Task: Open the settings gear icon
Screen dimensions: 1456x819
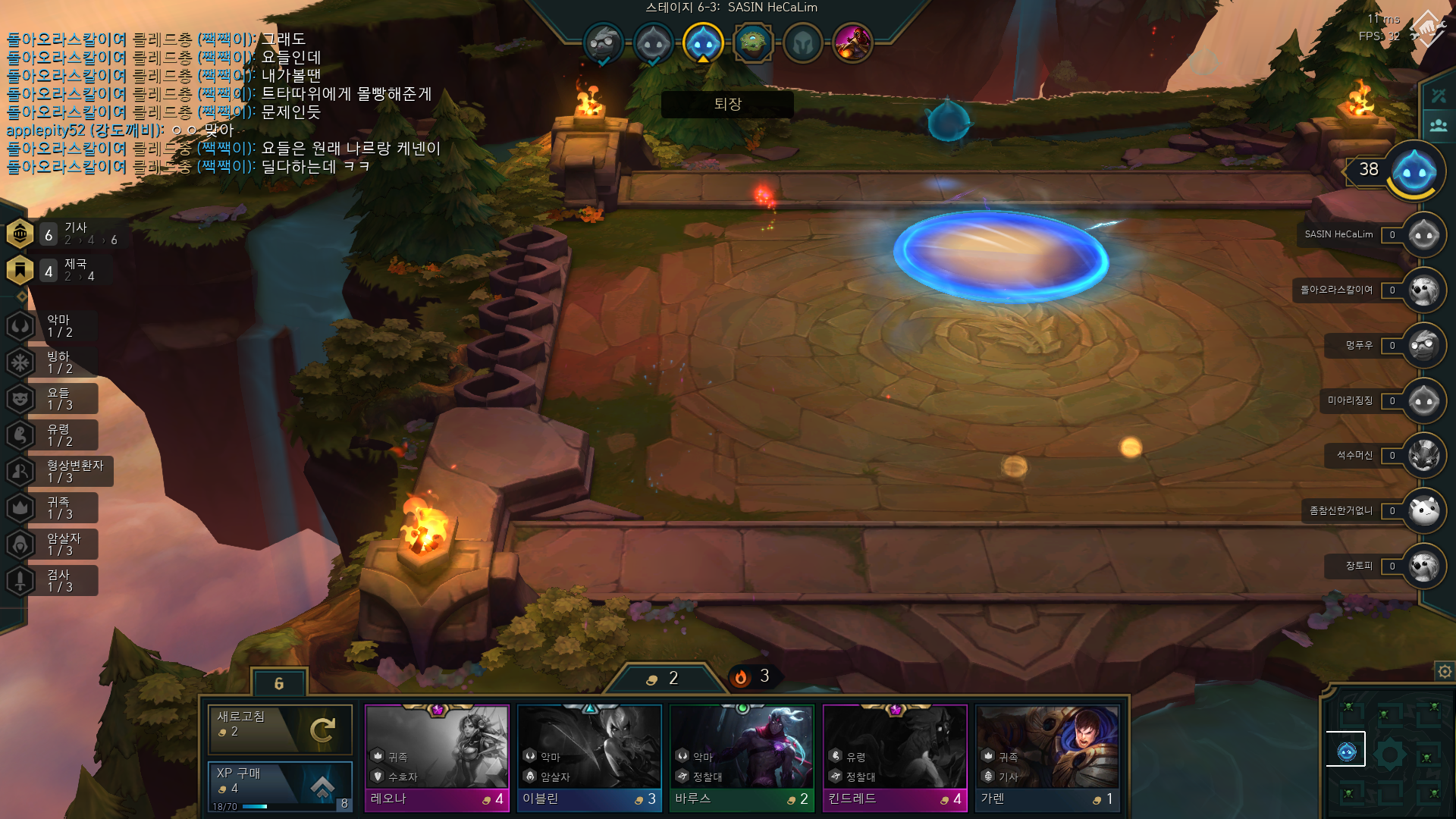Action: [1445, 671]
